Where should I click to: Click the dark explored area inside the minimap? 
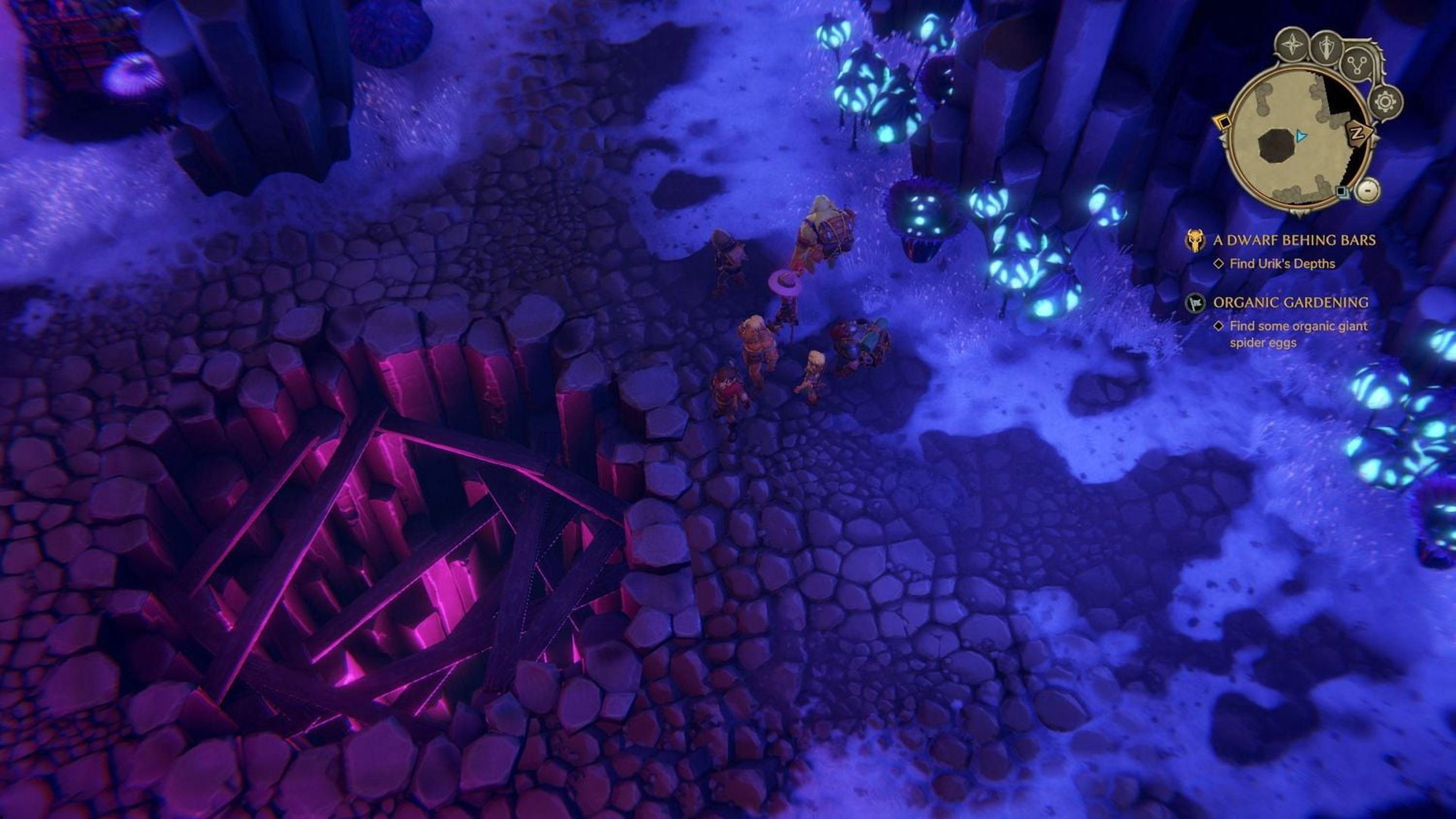click(x=1276, y=147)
